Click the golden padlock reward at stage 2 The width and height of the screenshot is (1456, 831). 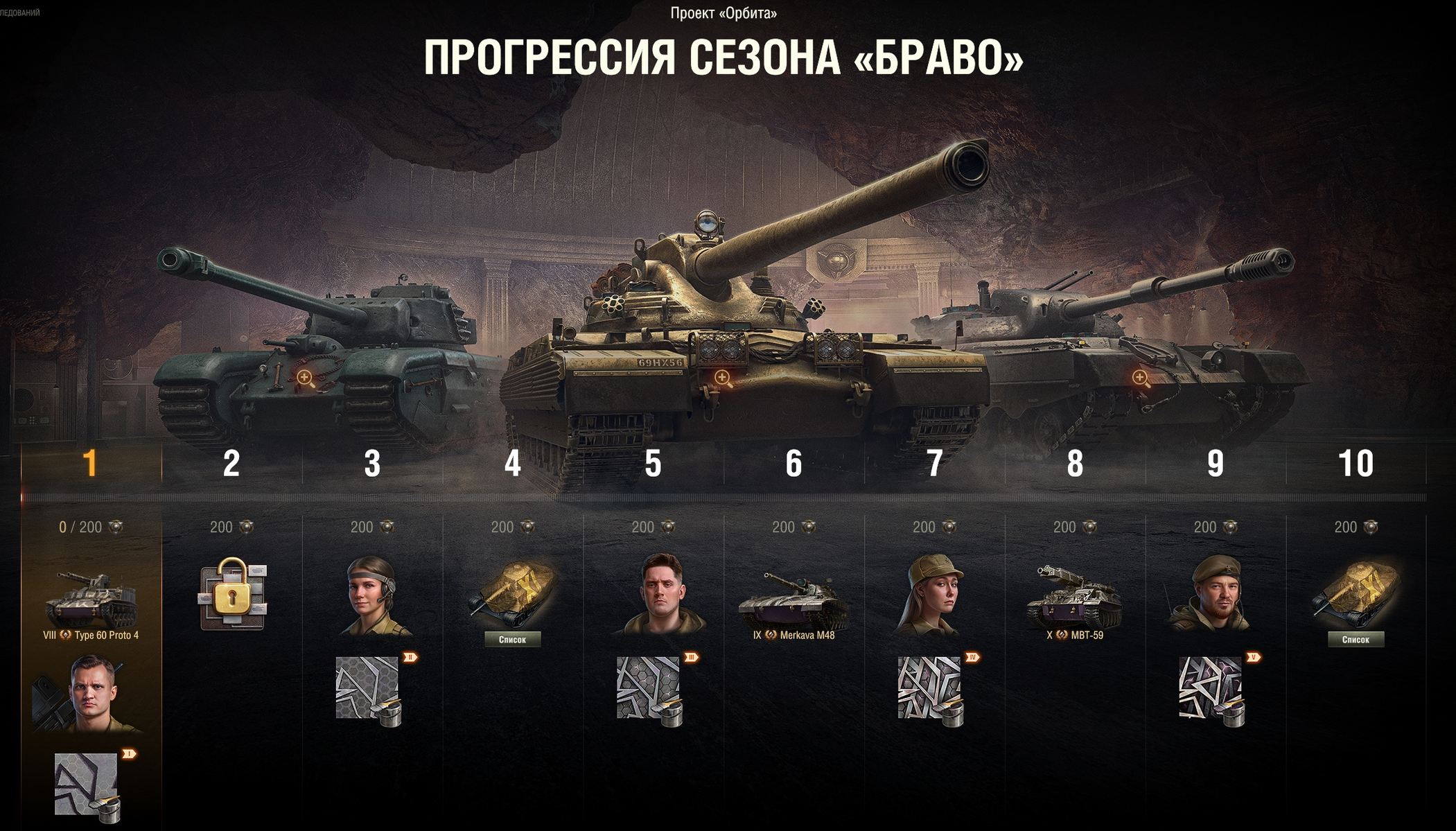(x=233, y=594)
